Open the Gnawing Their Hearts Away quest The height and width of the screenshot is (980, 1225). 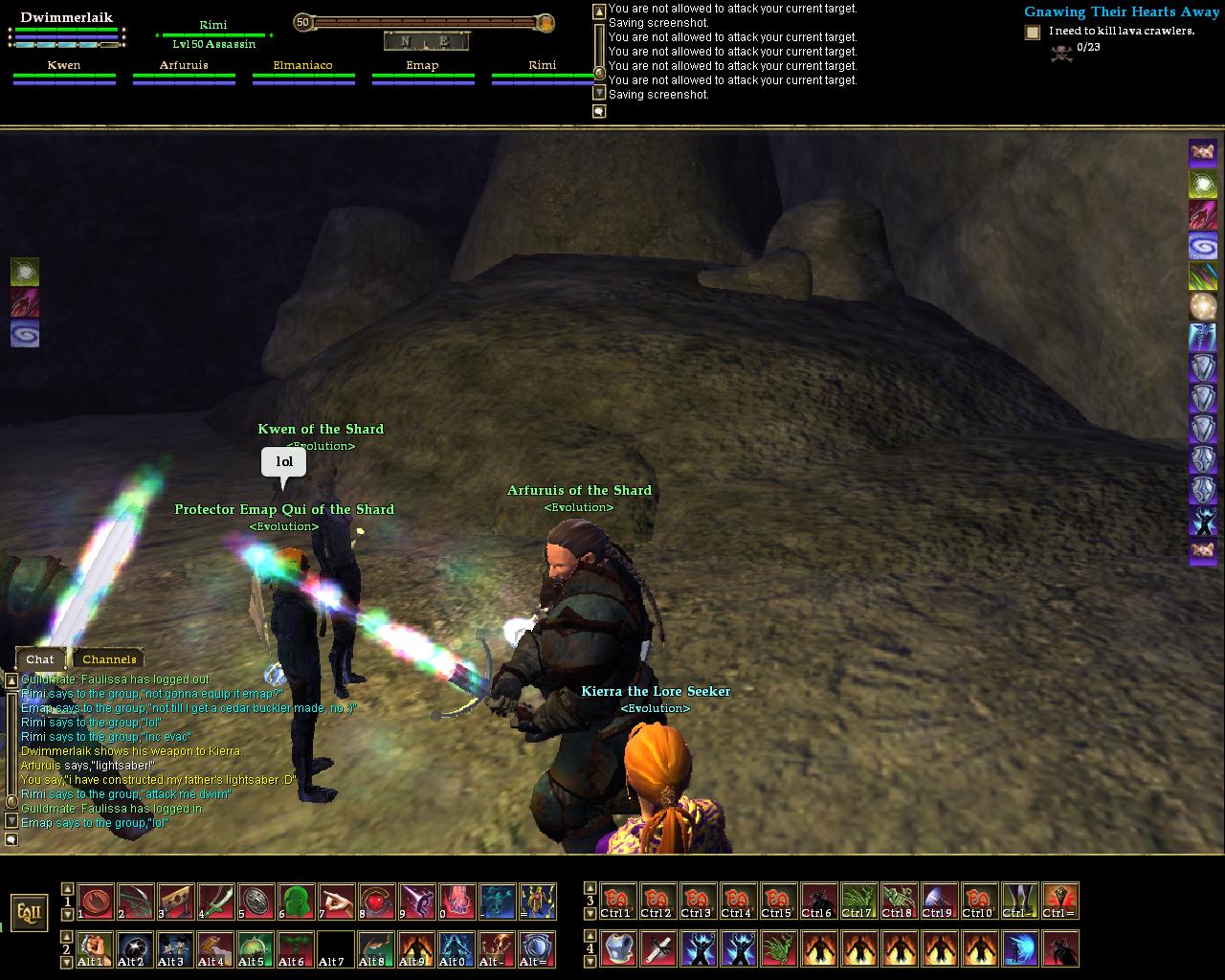(x=1121, y=11)
